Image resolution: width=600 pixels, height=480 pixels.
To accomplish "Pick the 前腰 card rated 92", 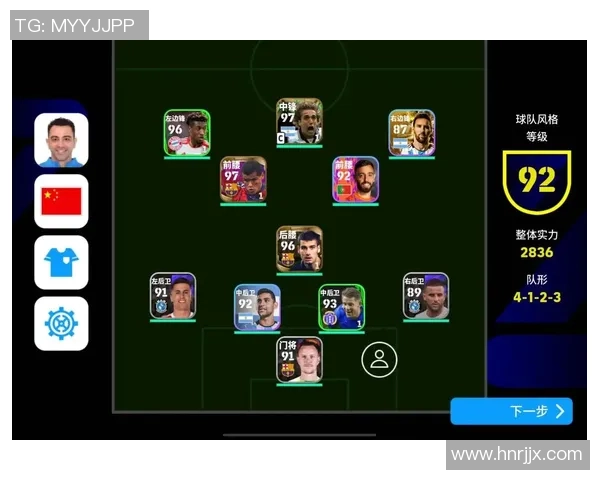I will (356, 180).
